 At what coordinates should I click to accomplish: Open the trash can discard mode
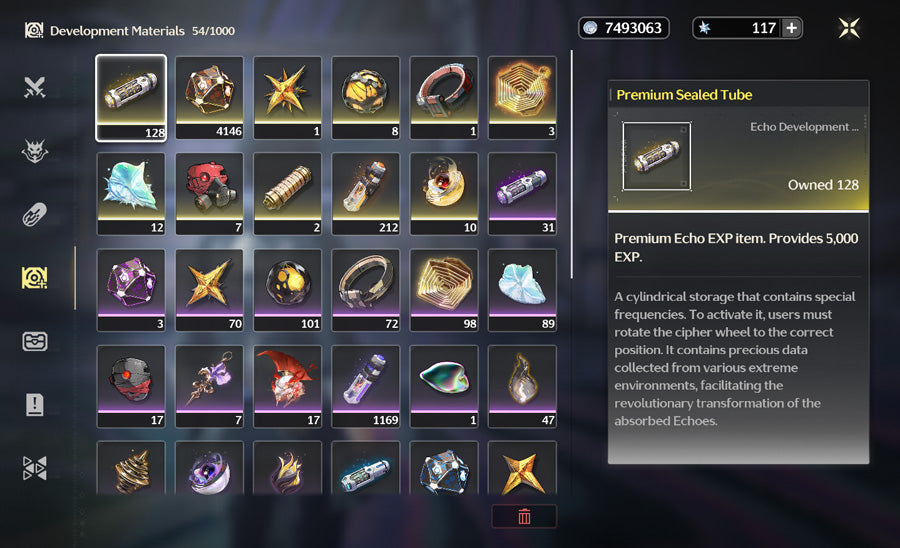pos(524,516)
